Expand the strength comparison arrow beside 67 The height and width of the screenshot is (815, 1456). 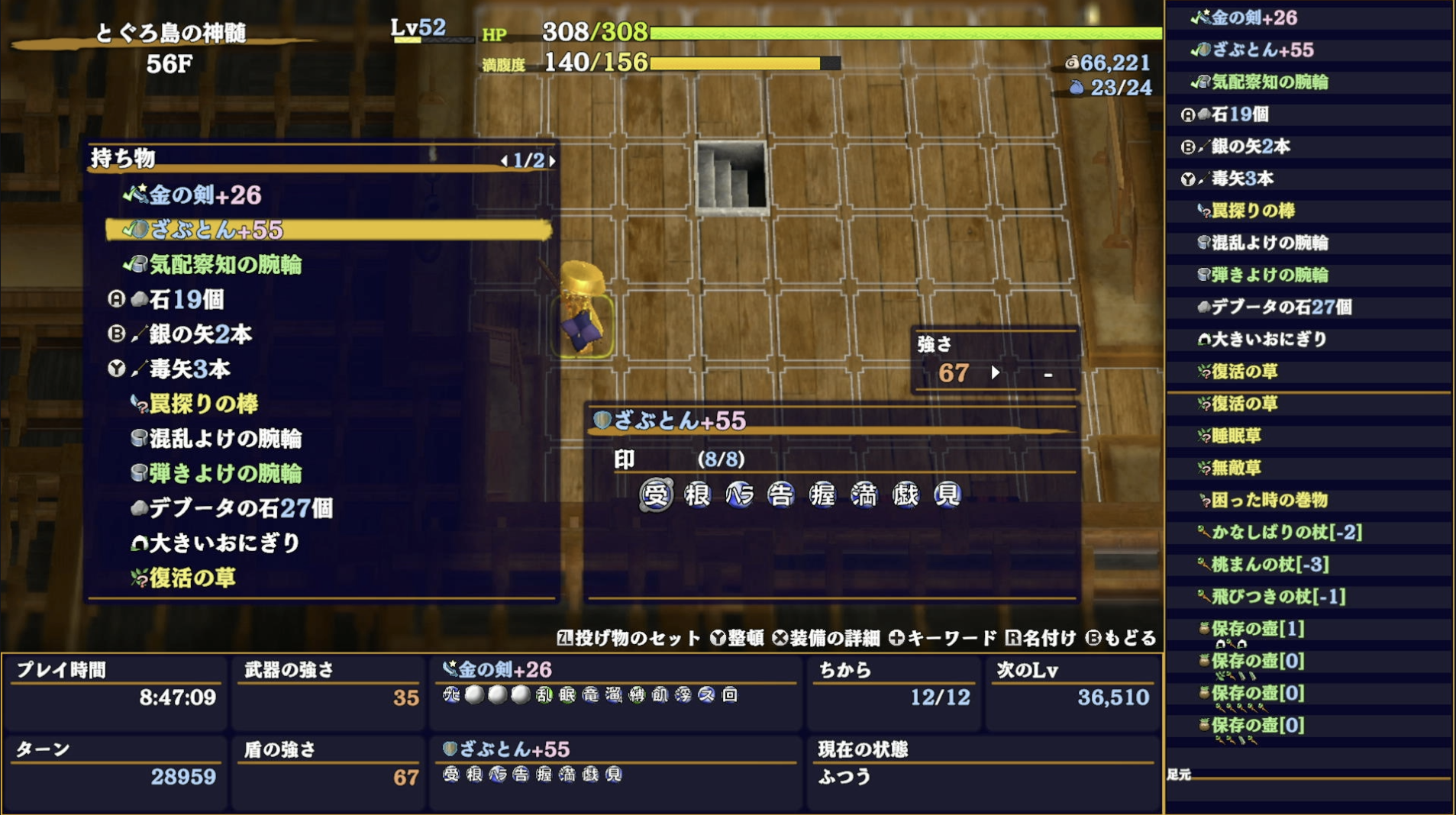[996, 375]
